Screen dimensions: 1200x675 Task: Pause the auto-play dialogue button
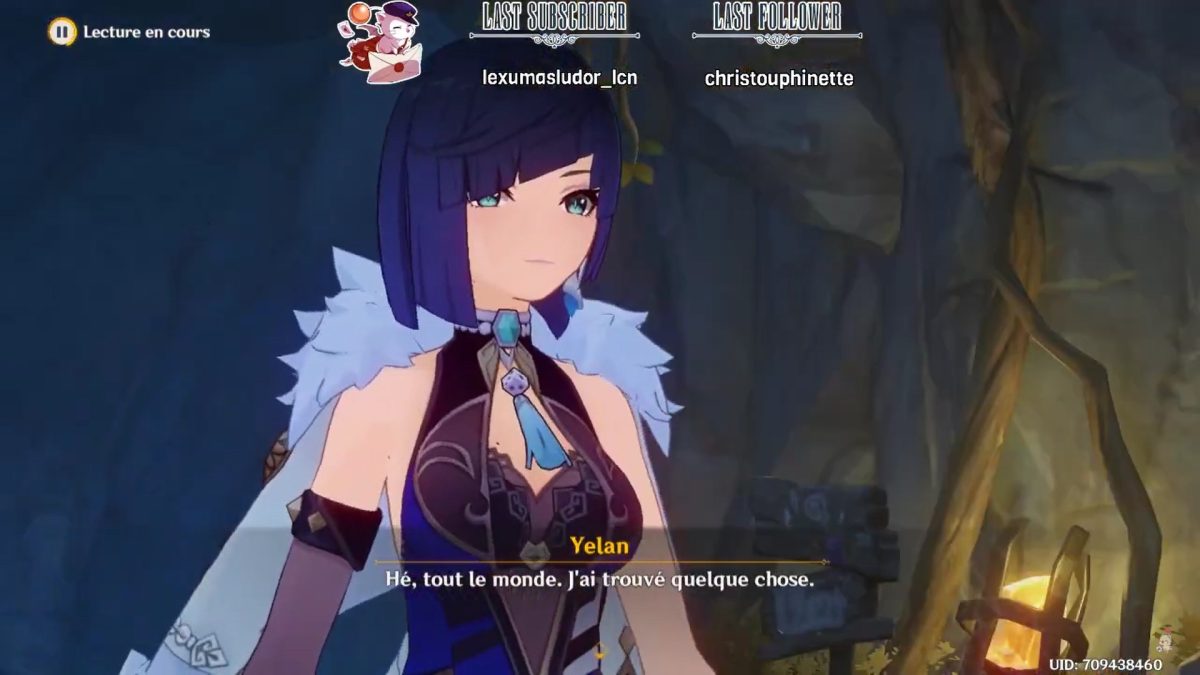coord(62,32)
